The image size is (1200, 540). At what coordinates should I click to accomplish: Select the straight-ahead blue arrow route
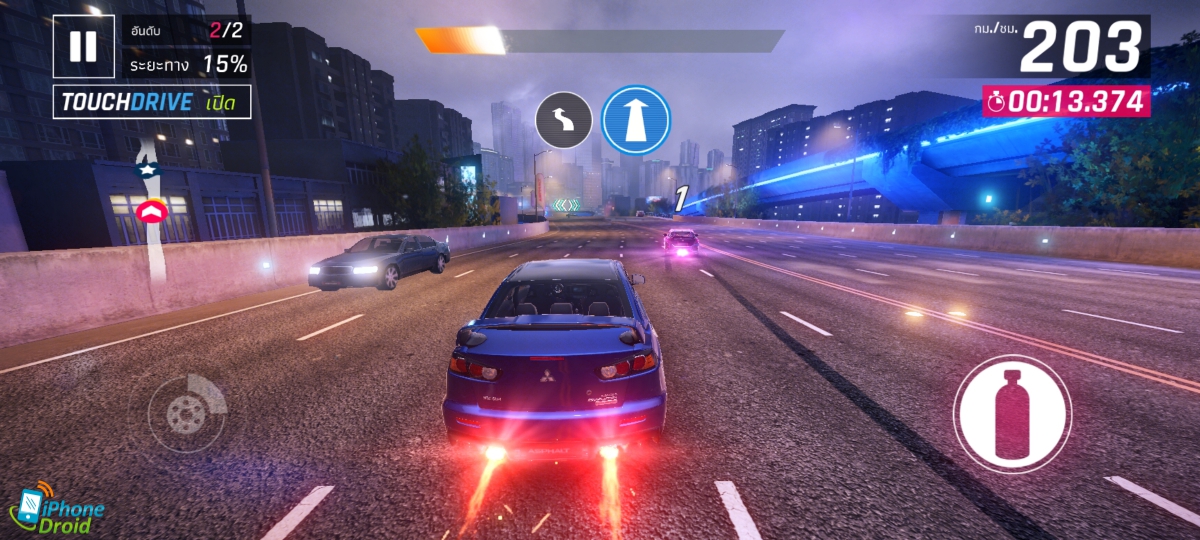[636, 120]
